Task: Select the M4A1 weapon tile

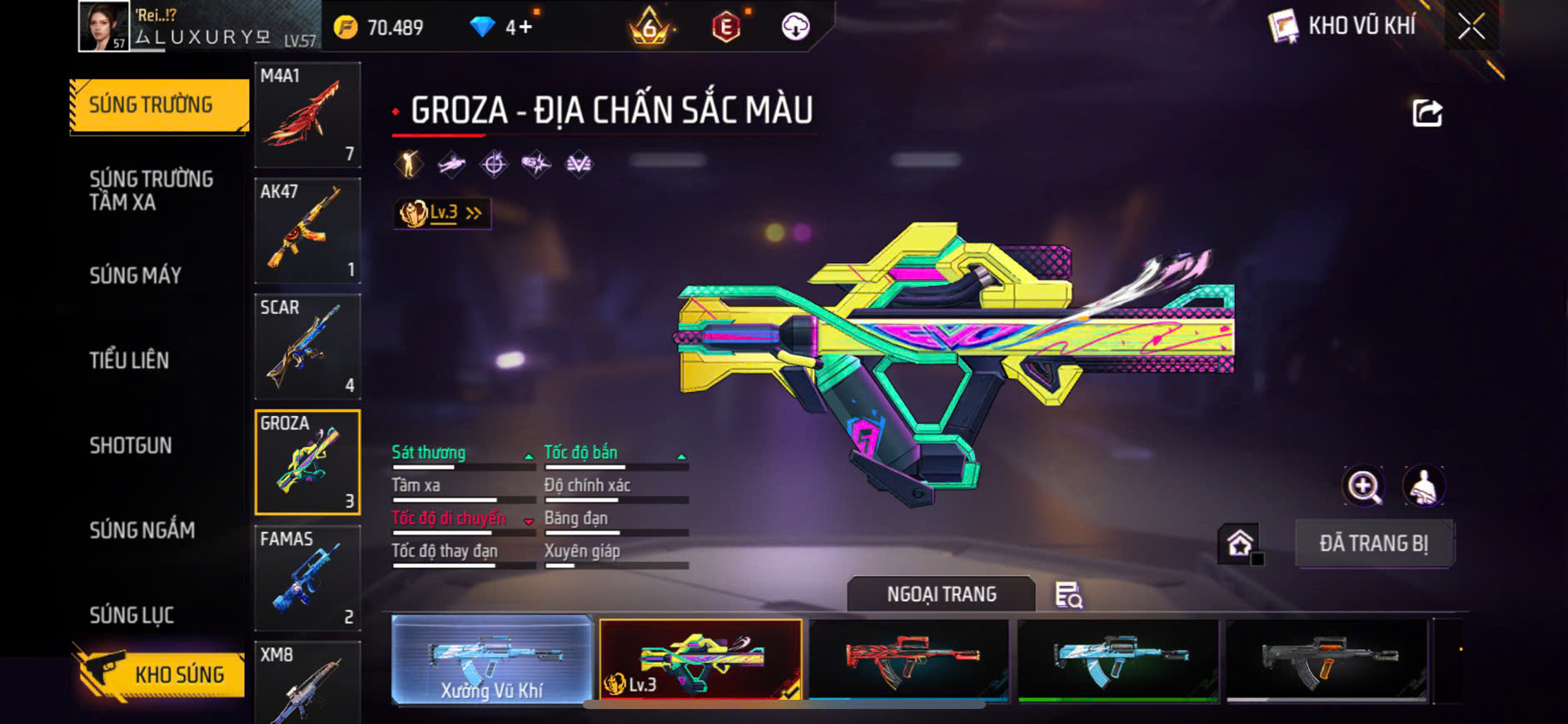Action: pyautogui.click(x=307, y=115)
